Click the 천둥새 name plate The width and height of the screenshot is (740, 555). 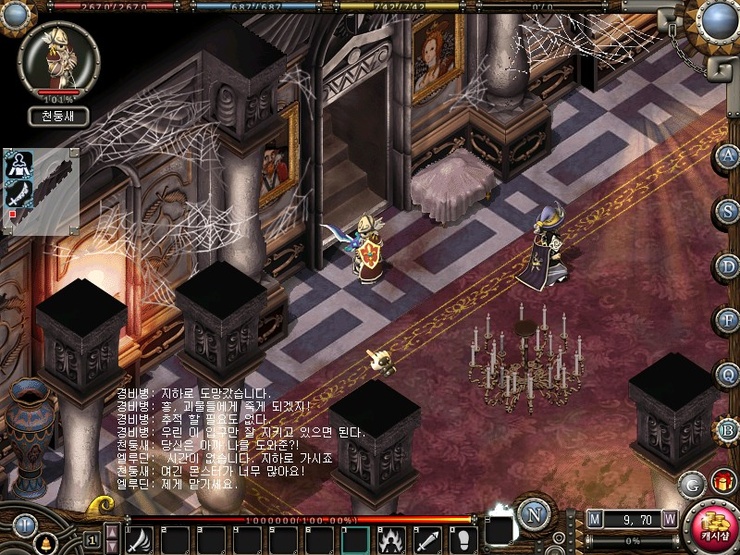58,116
